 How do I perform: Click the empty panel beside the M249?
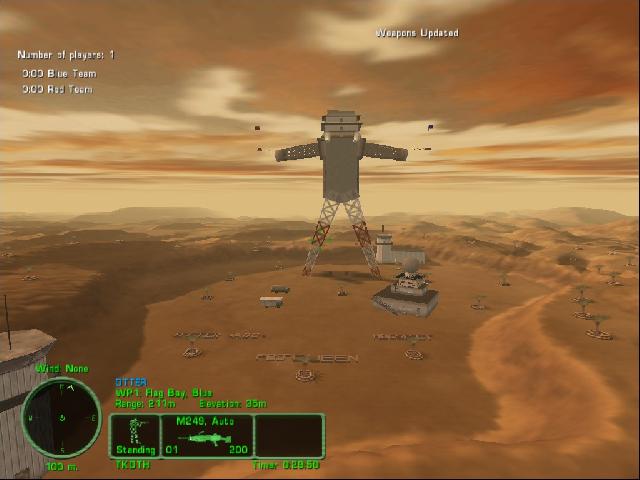[x=289, y=436]
